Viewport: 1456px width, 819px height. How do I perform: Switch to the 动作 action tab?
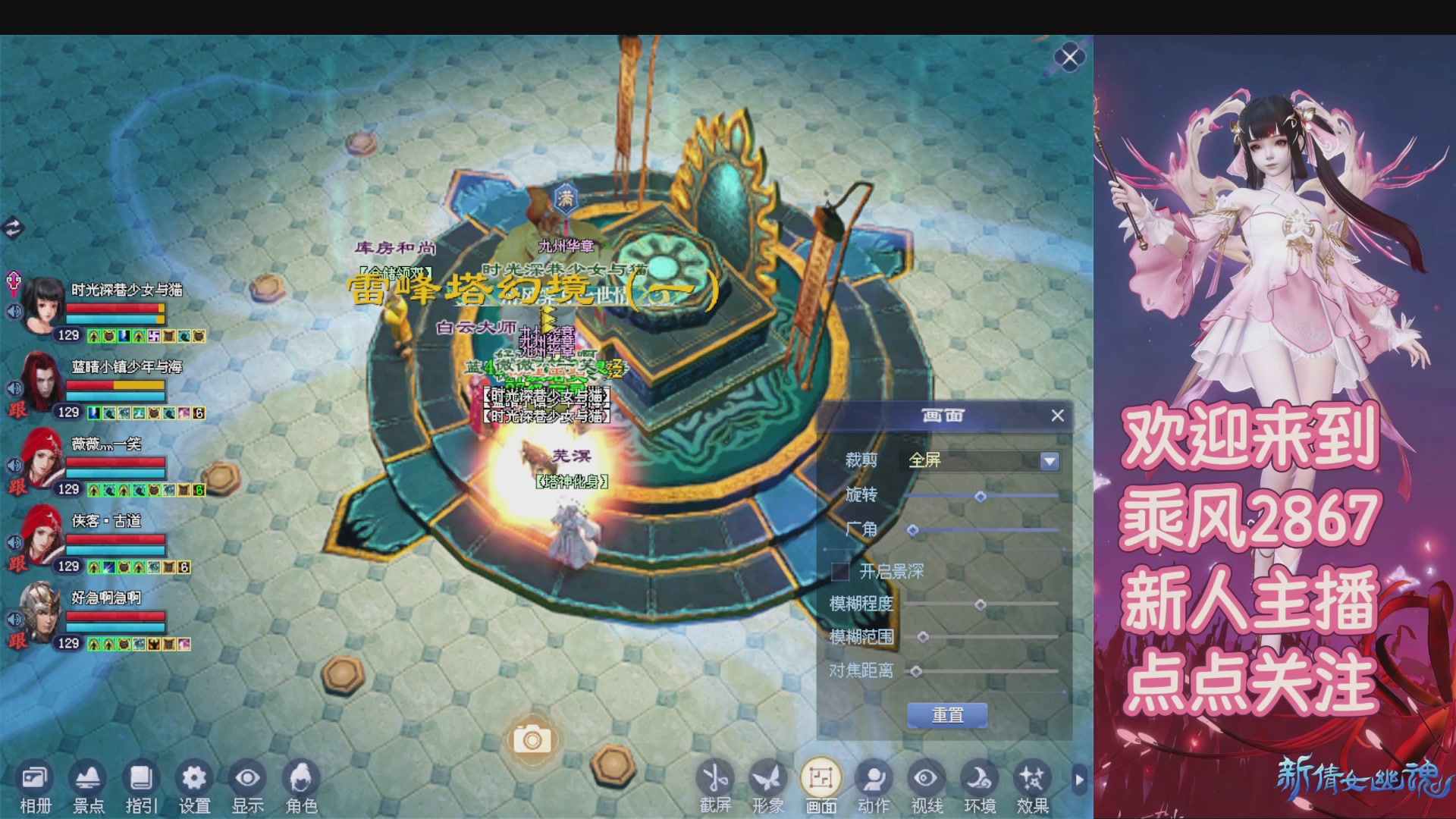[x=874, y=787]
